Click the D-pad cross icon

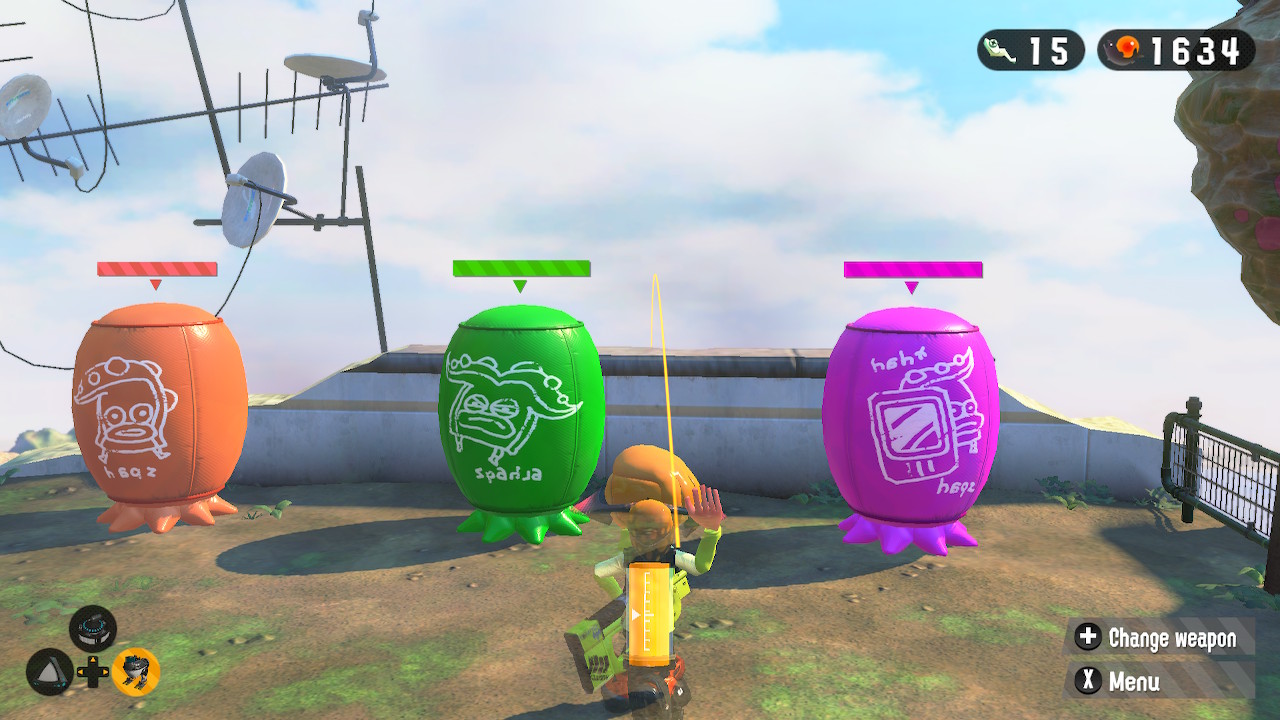click(x=93, y=671)
